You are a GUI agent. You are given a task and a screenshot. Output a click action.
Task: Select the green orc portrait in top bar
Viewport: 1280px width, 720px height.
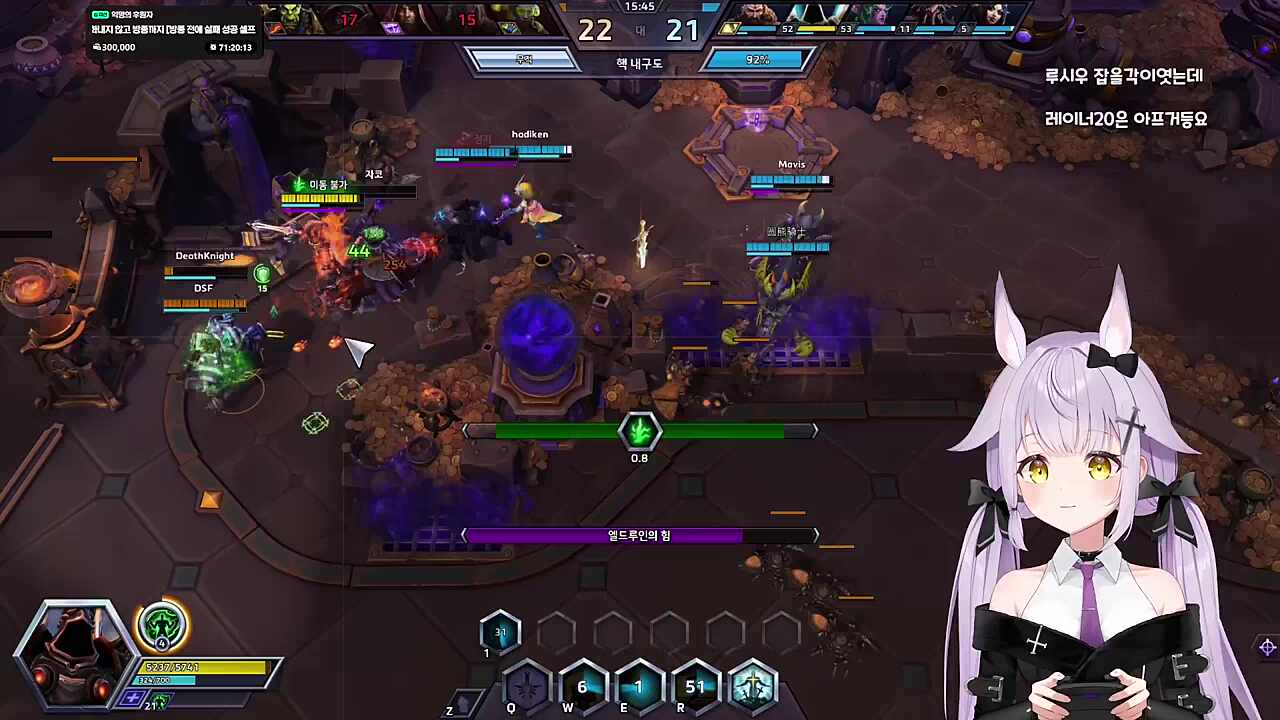(x=291, y=18)
